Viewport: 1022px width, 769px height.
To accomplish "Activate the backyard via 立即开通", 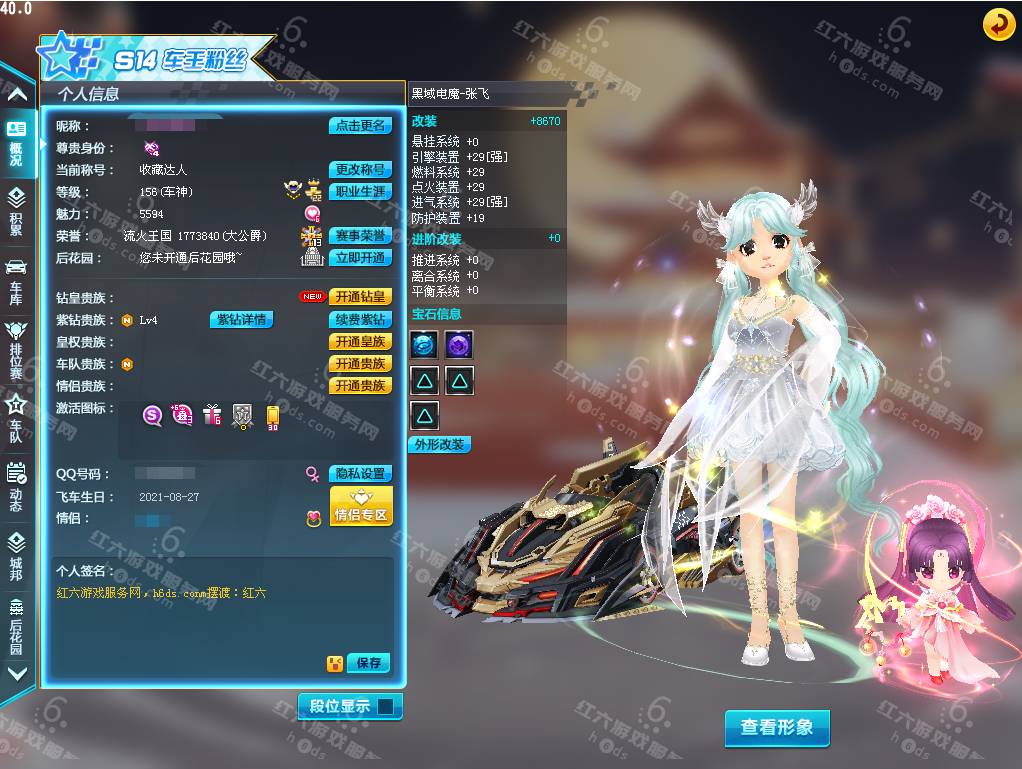I will (360, 258).
